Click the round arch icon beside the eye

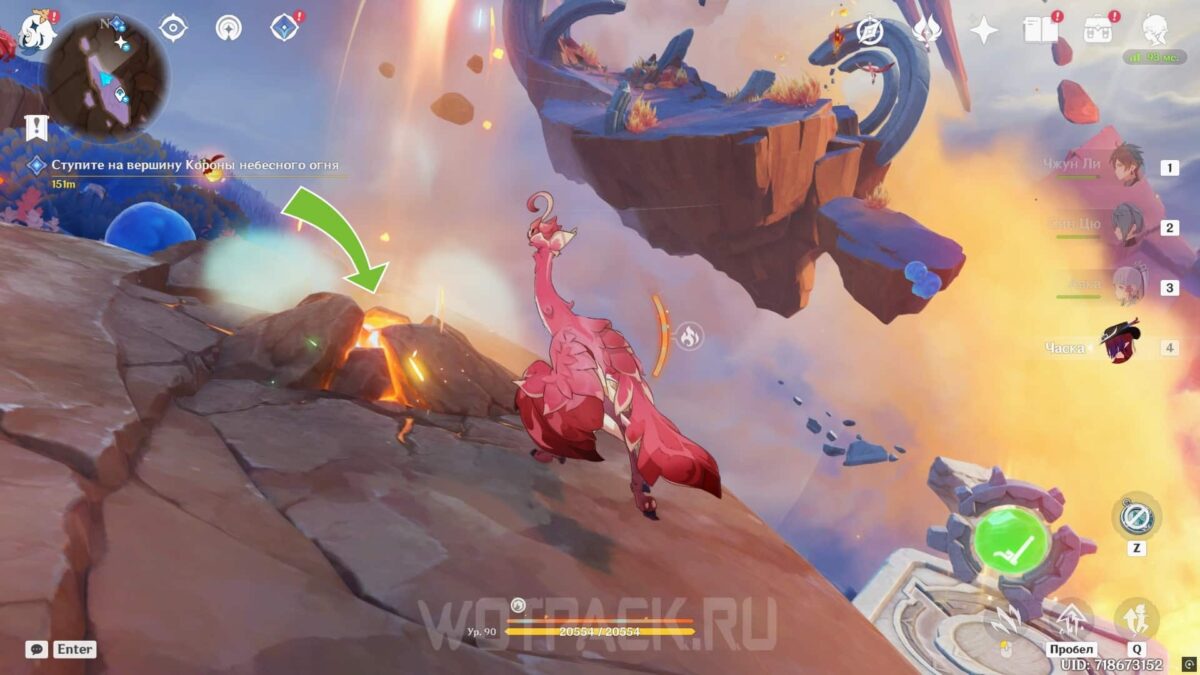(x=229, y=28)
